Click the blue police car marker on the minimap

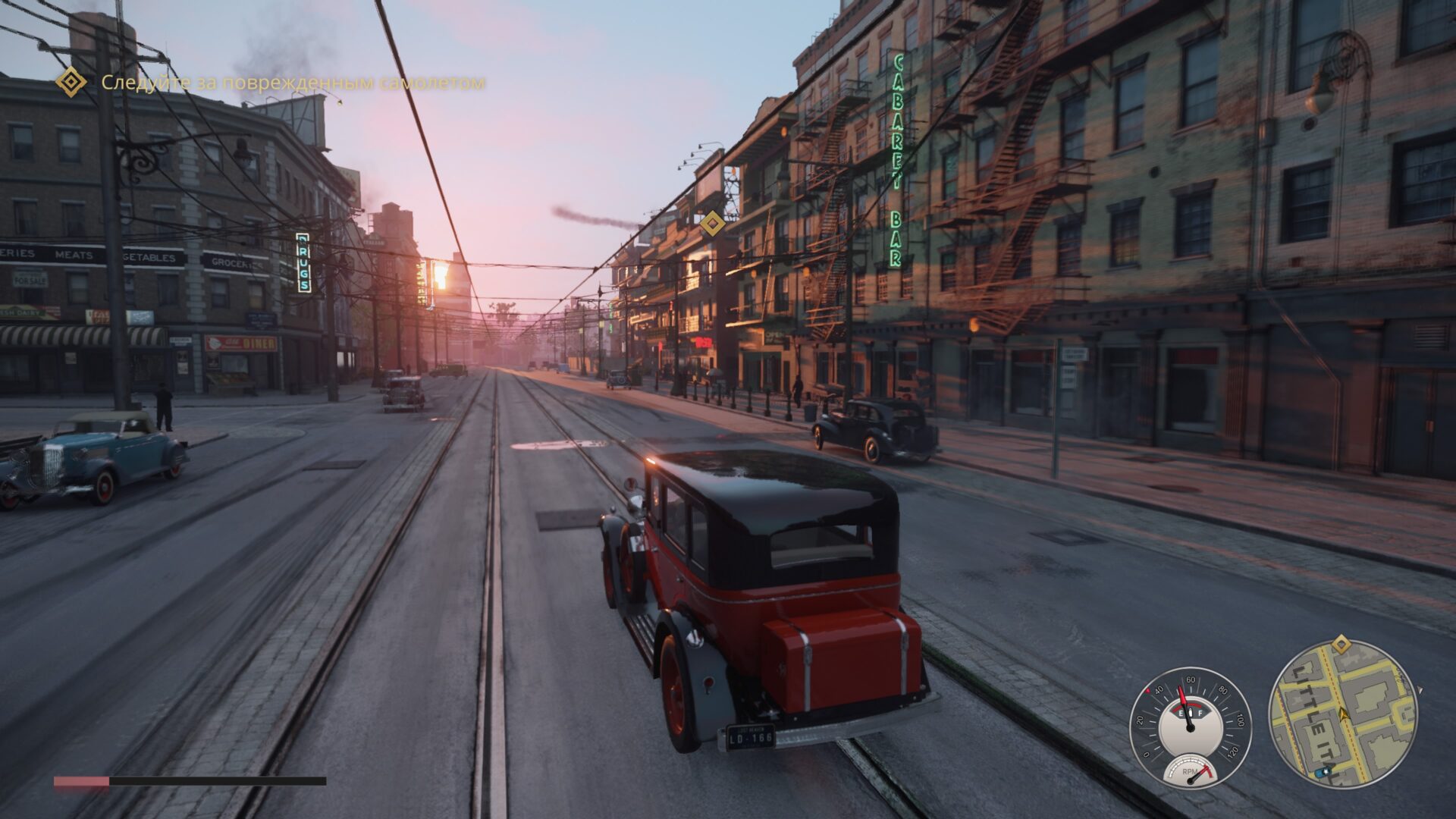click(1323, 772)
